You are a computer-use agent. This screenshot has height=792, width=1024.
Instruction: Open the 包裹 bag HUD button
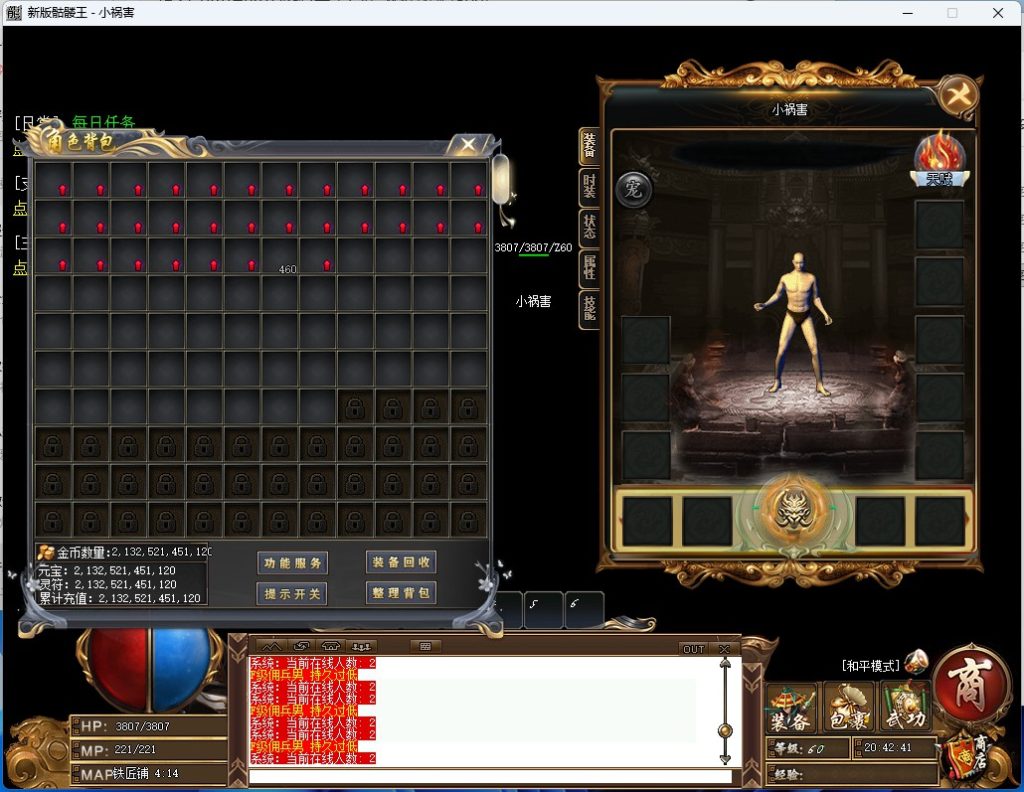tap(848, 709)
